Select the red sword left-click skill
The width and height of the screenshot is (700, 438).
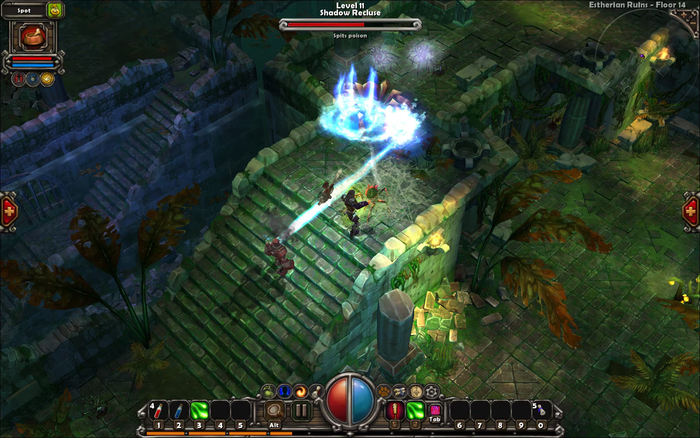point(396,410)
